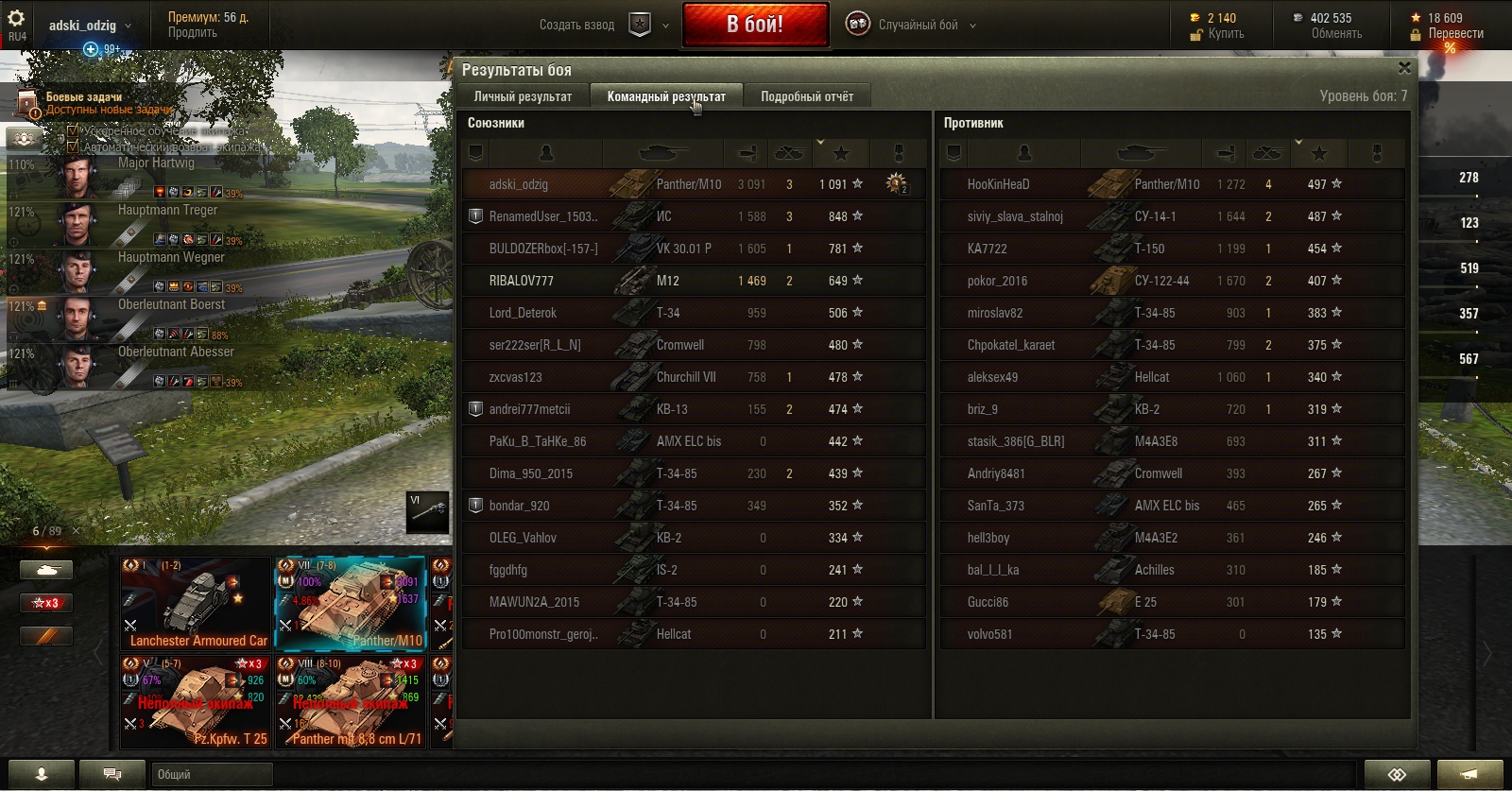Open the settings gear menu

click(x=16, y=19)
